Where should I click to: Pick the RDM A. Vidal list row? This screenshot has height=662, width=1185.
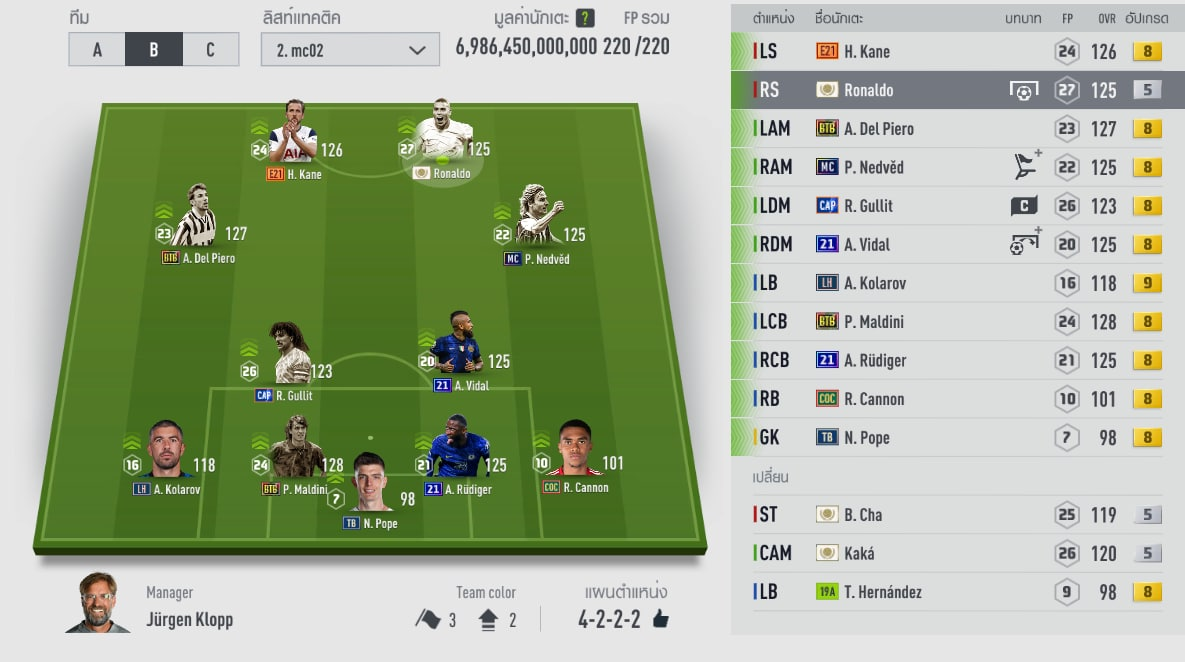coord(946,245)
